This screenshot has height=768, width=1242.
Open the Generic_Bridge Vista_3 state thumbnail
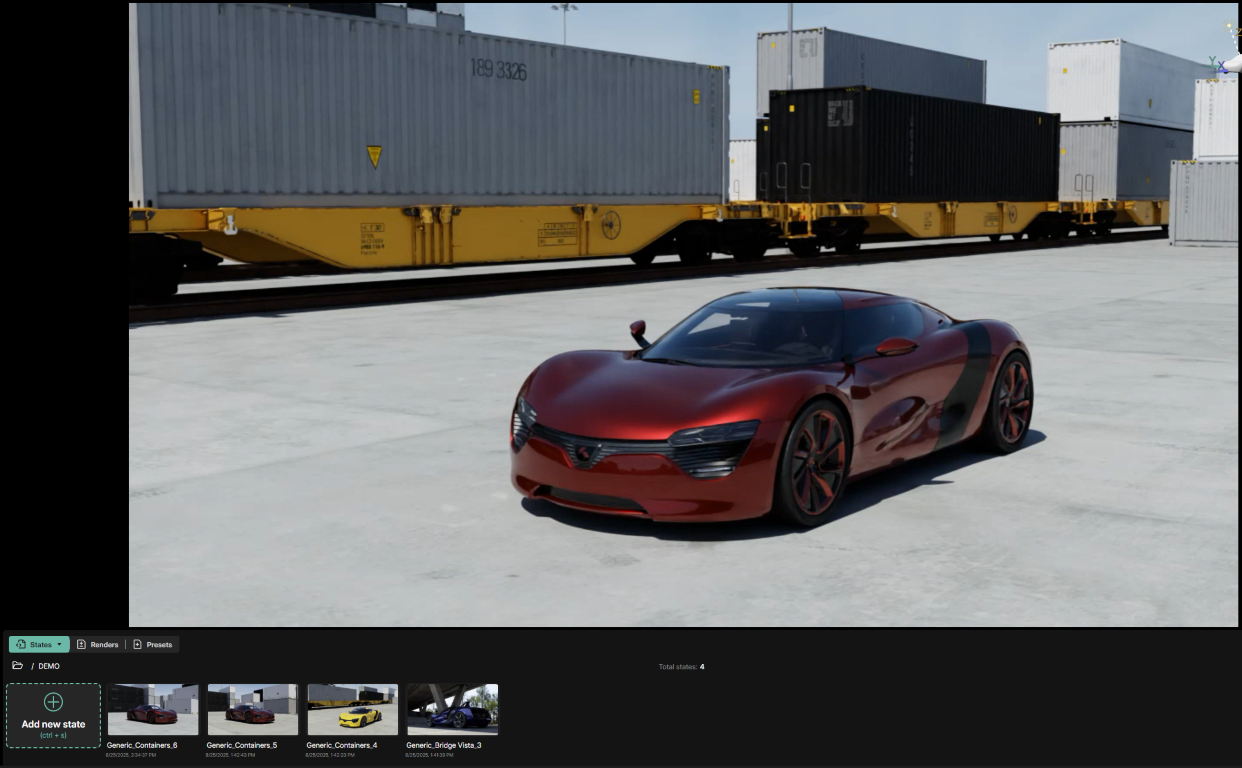(452, 709)
